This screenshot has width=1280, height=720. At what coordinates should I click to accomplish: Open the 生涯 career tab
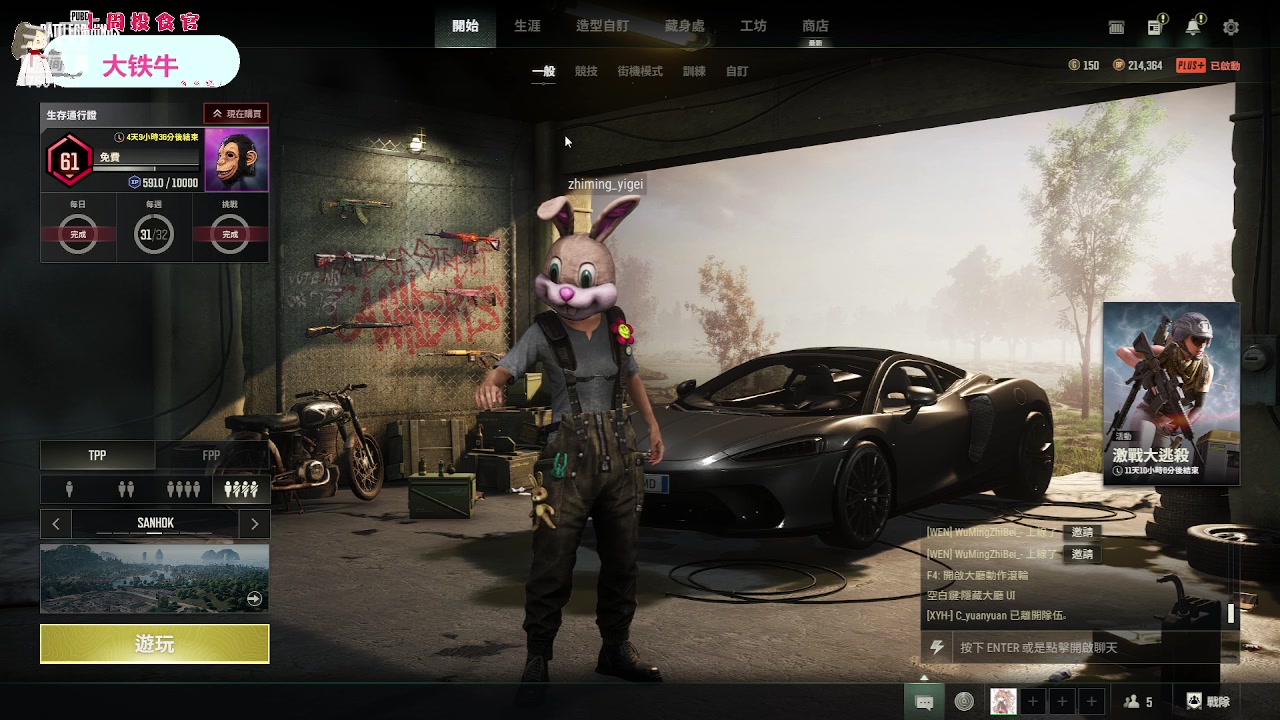click(527, 26)
